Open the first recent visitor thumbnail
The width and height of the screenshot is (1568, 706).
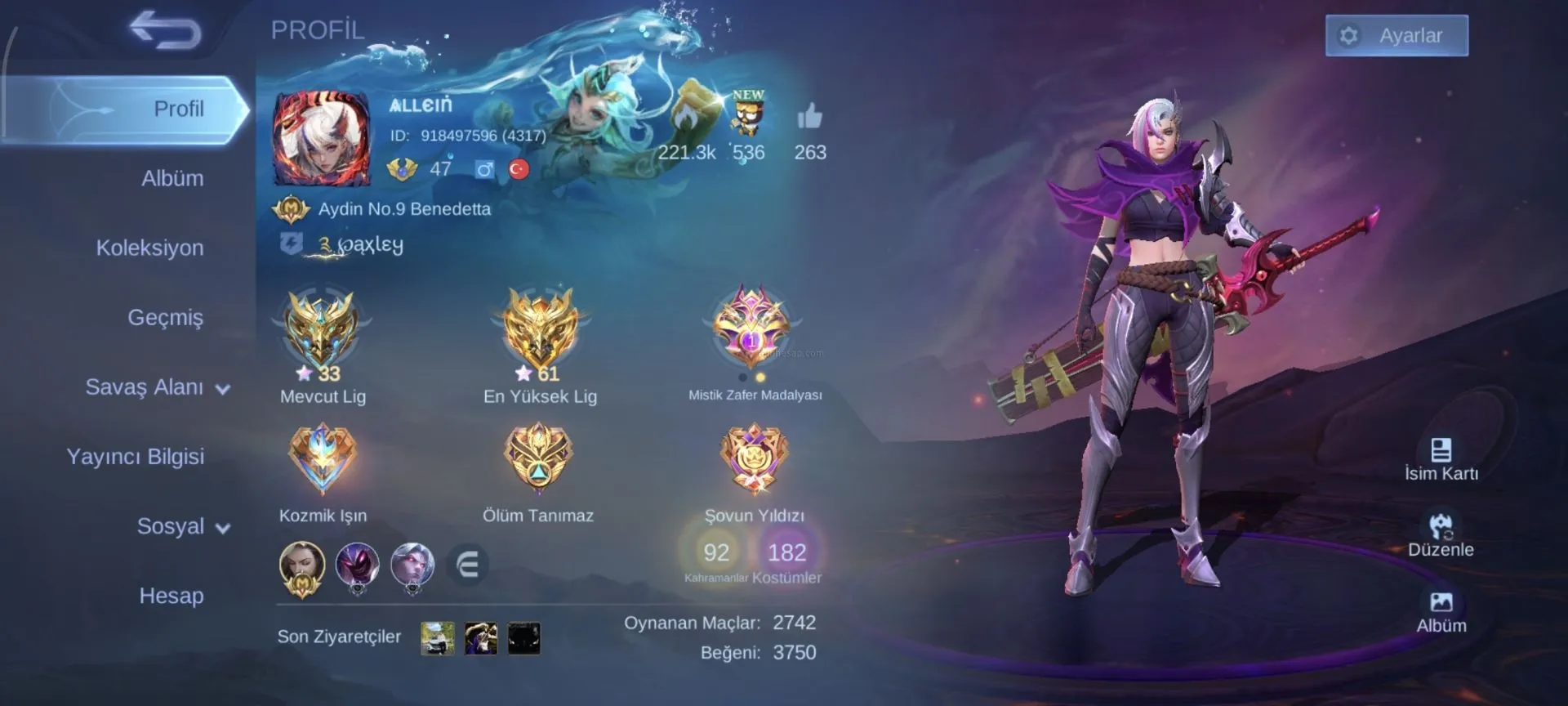(438, 638)
